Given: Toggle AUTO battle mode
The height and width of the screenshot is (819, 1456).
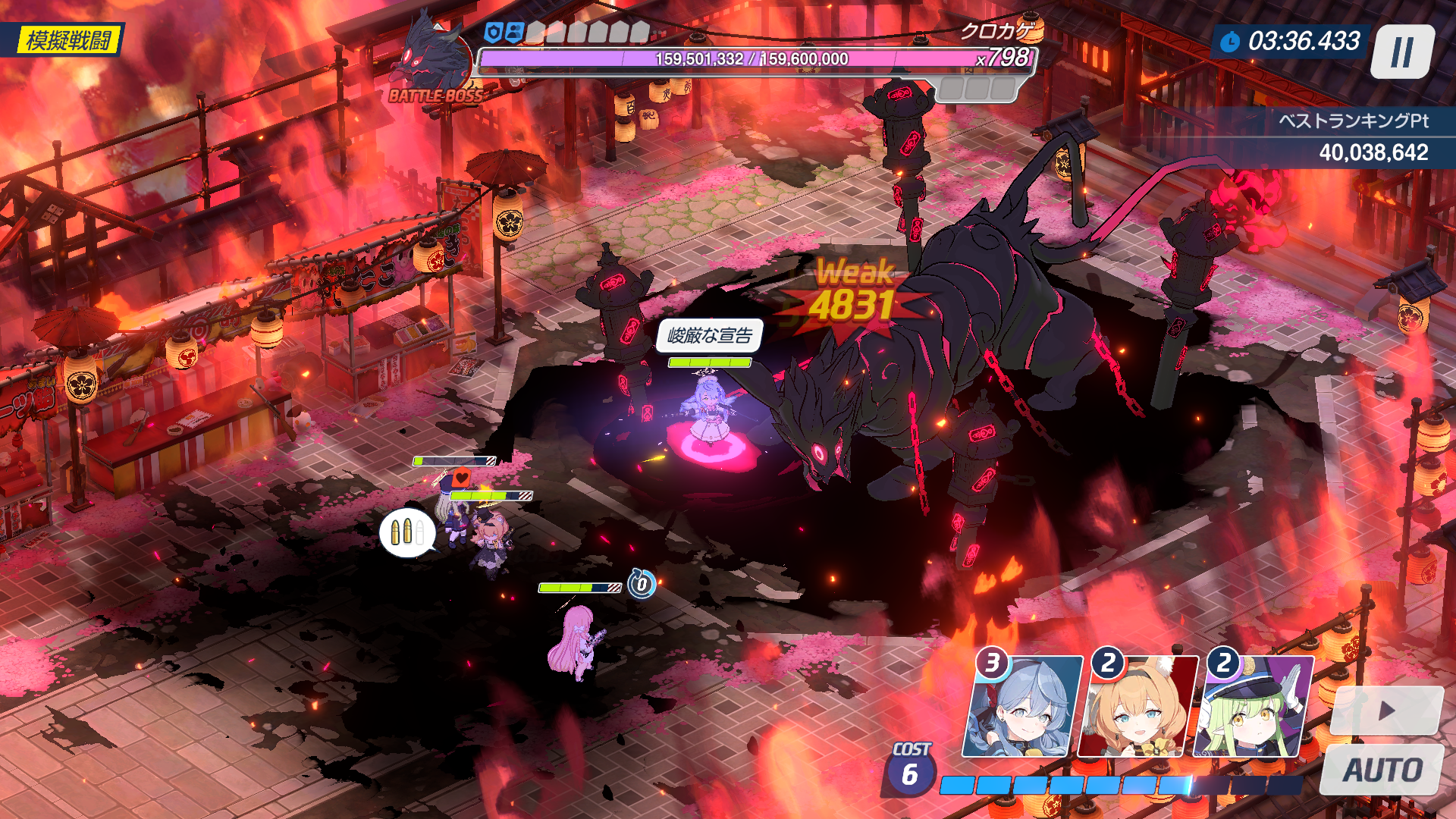Looking at the screenshot, I should pos(1382,770).
